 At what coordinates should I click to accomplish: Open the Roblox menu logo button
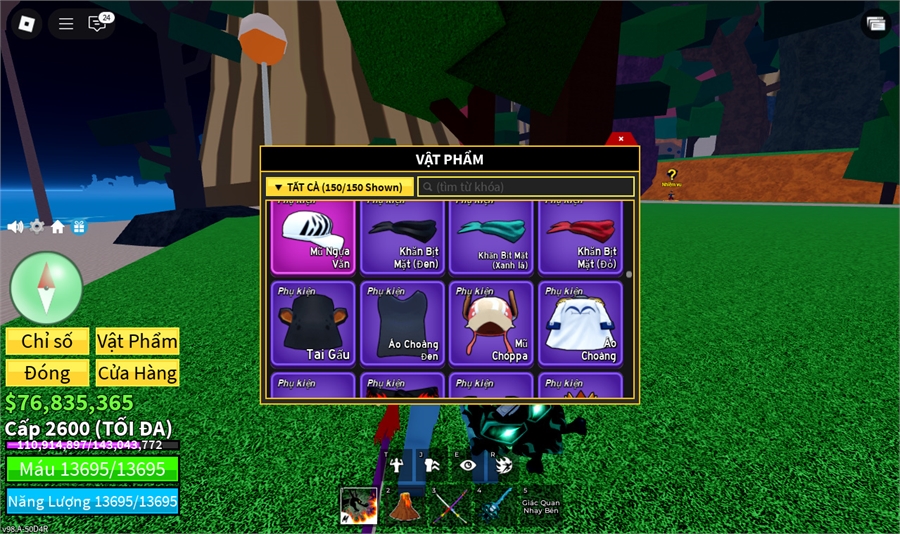tap(27, 23)
